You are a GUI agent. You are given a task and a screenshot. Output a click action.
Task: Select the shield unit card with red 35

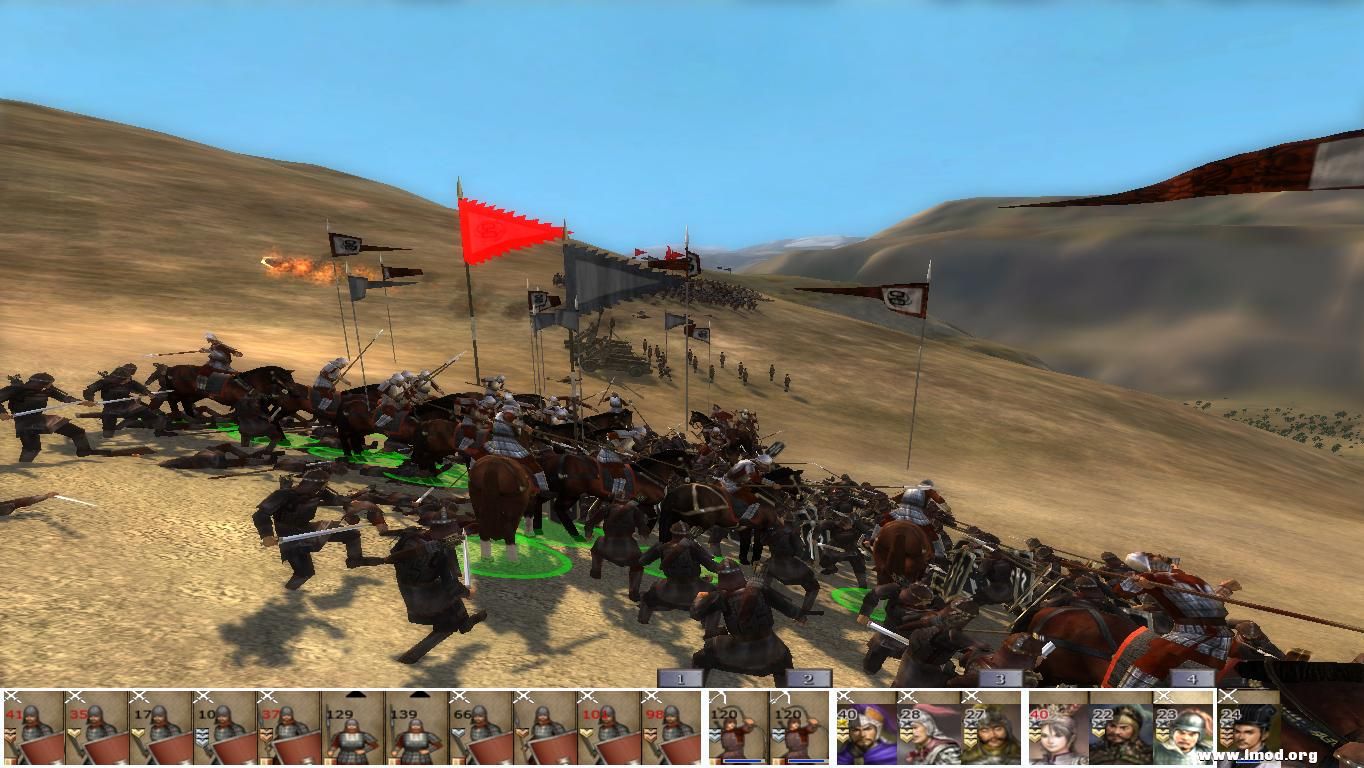(95, 730)
